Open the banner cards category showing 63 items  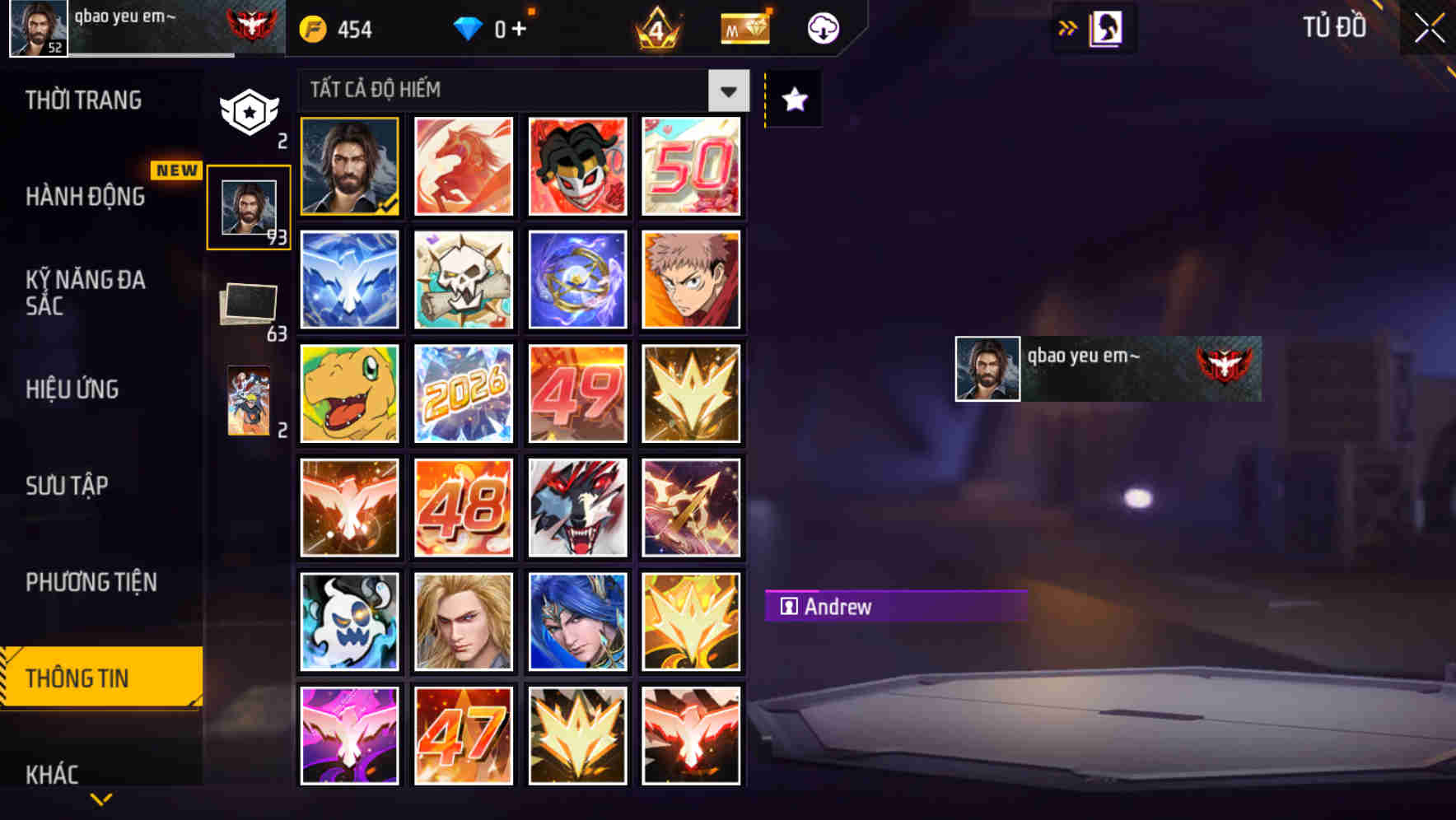click(x=247, y=303)
